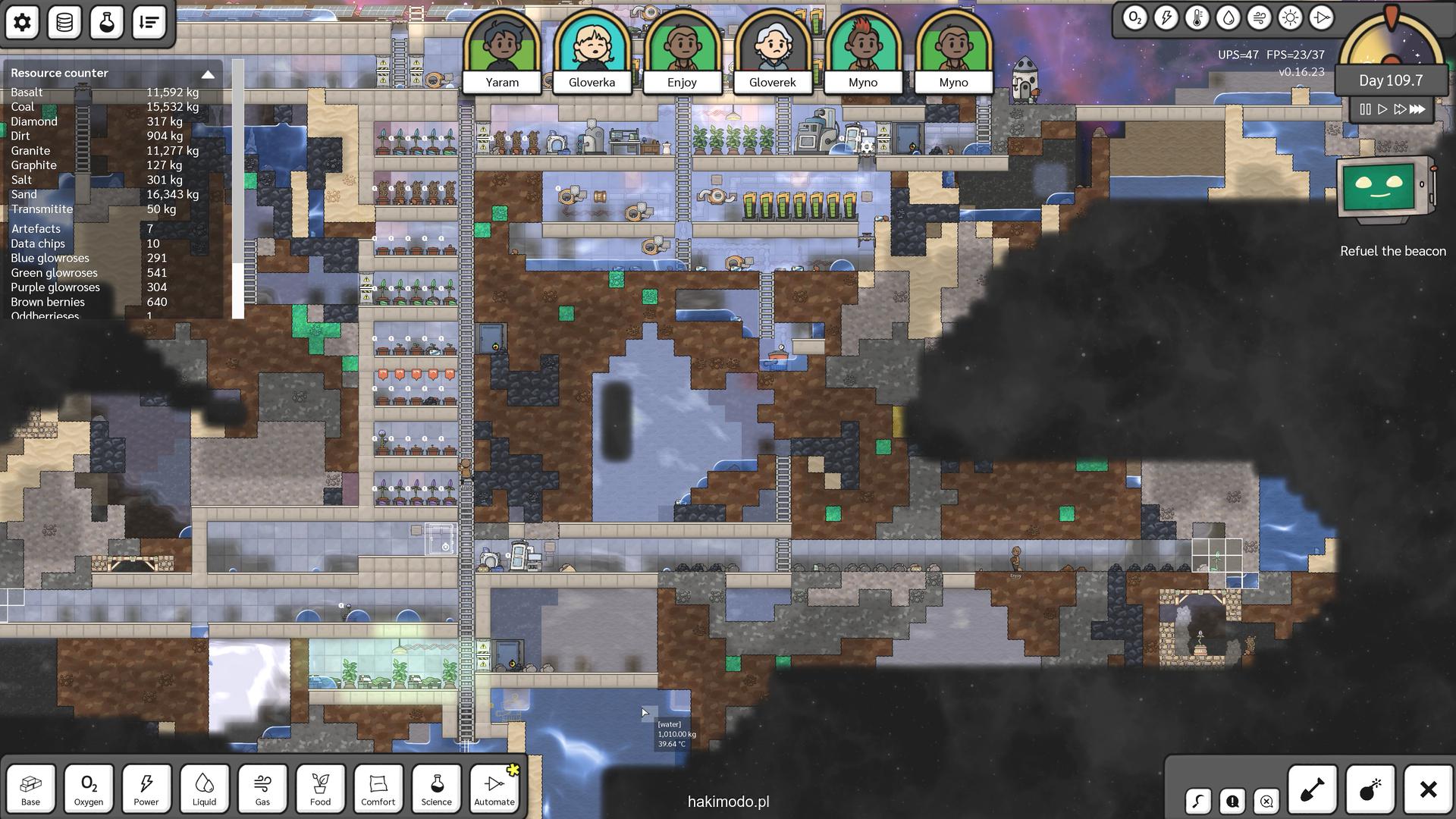
Task: Open the Power build category
Action: pyautogui.click(x=146, y=789)
